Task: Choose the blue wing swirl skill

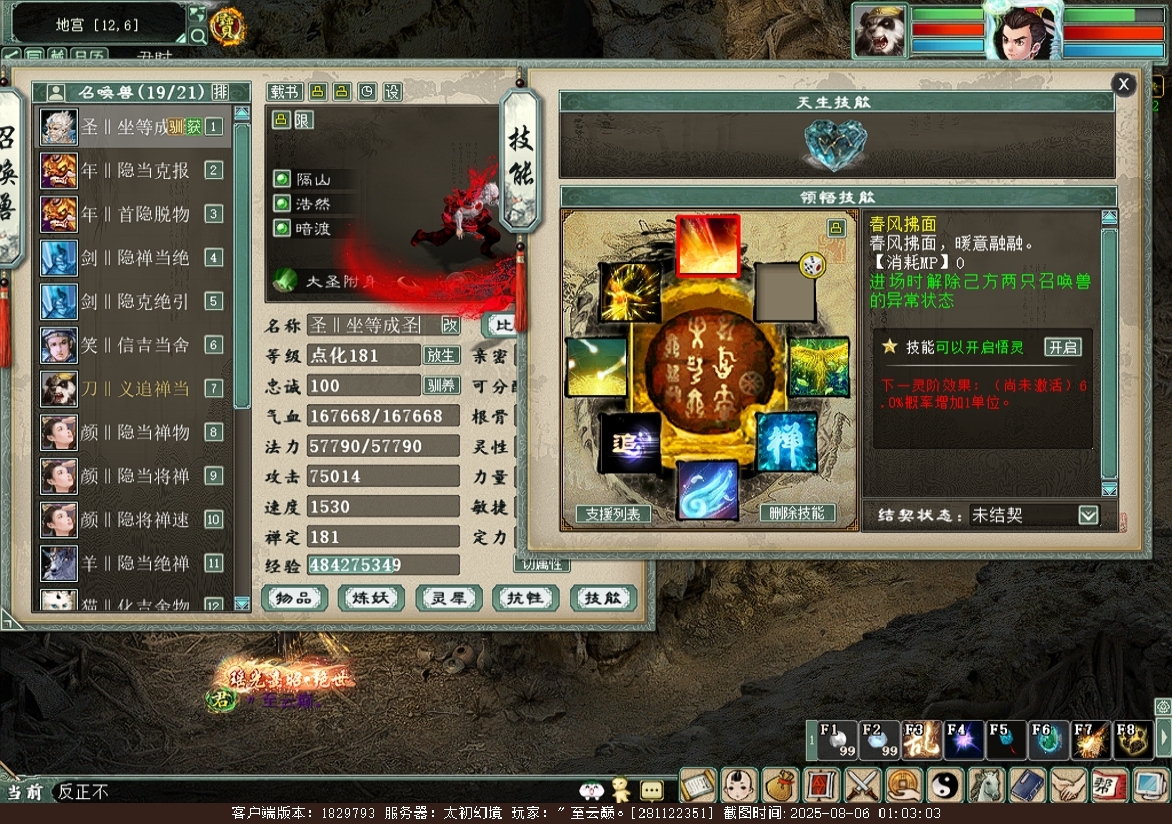Action: tap(707, 490)
